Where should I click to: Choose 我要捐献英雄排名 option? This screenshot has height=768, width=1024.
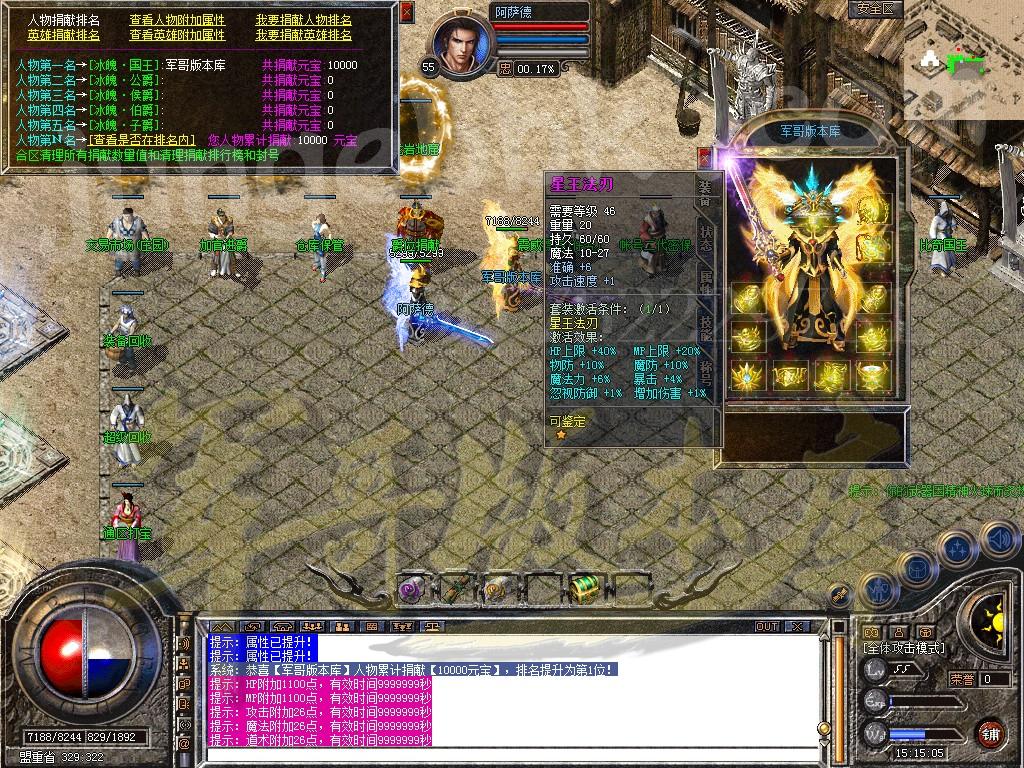(303, 35)
